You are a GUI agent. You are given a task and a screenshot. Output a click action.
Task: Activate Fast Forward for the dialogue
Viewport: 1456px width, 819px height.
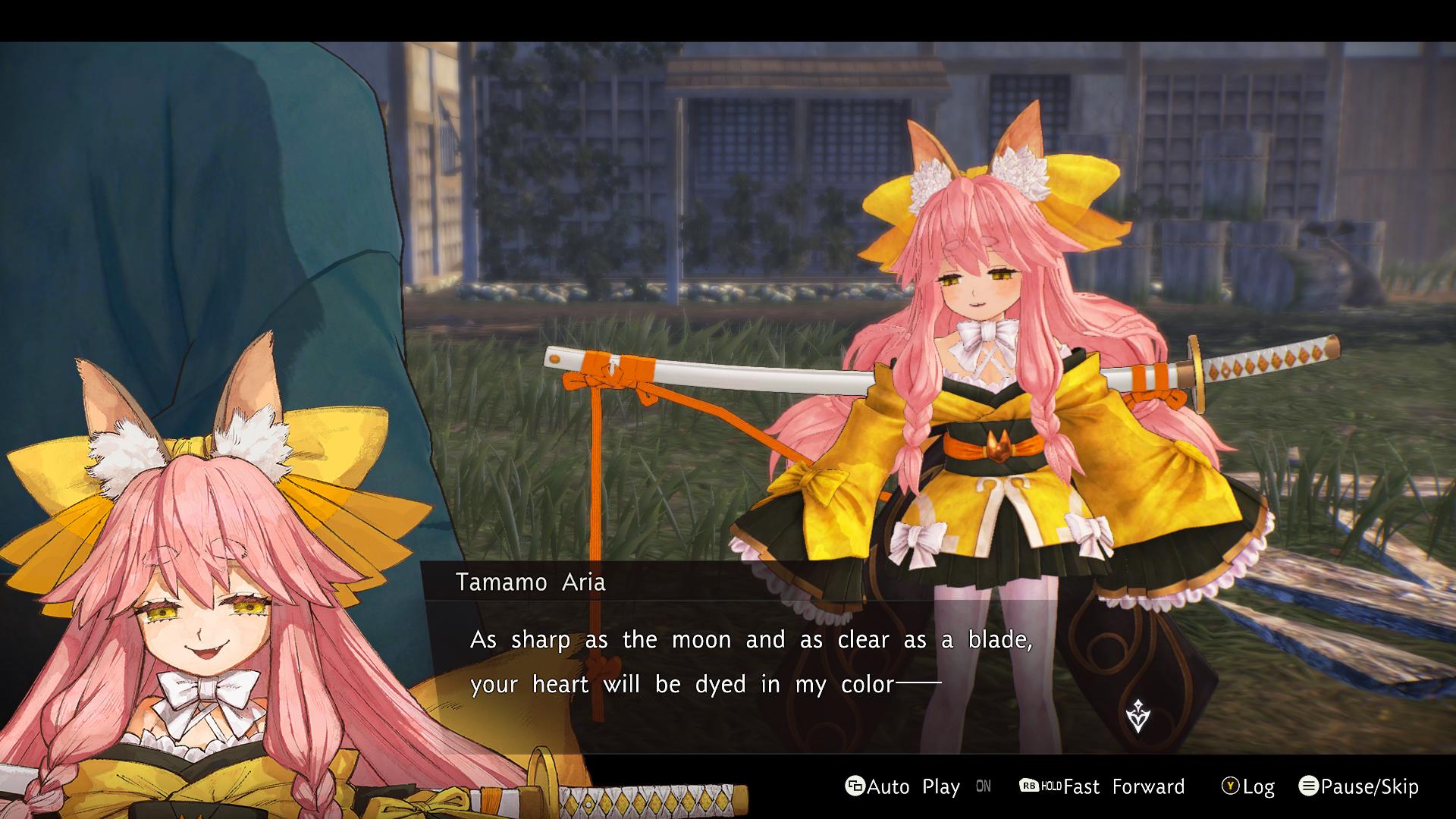pyautogui.click(x=1101, y=786)
